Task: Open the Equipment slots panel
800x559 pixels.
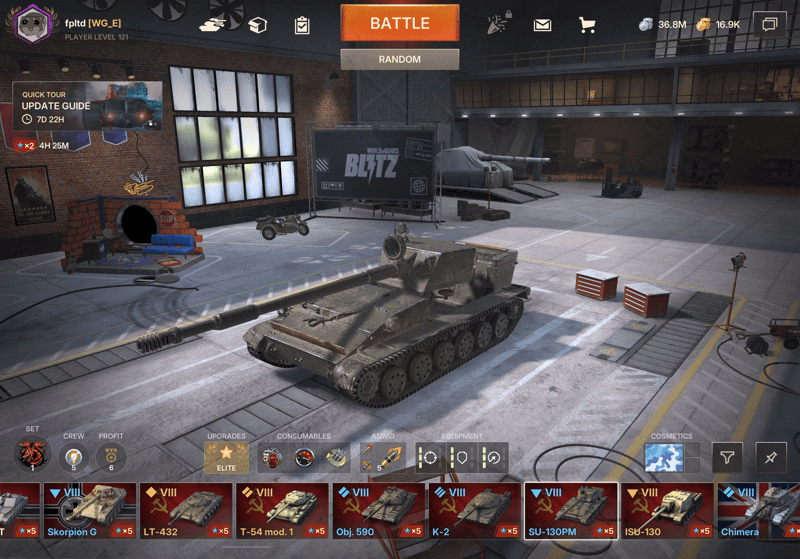Action: (x=461, y=458)
